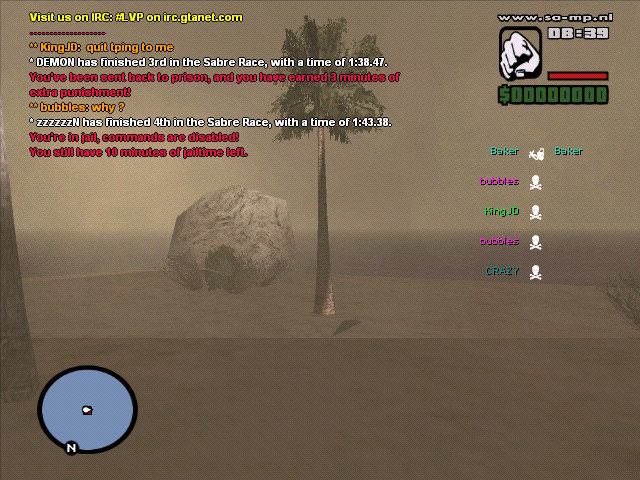The image size is (640, 480).
Task: Select the "bubbles: why ?" chat line
Action: 77,107
